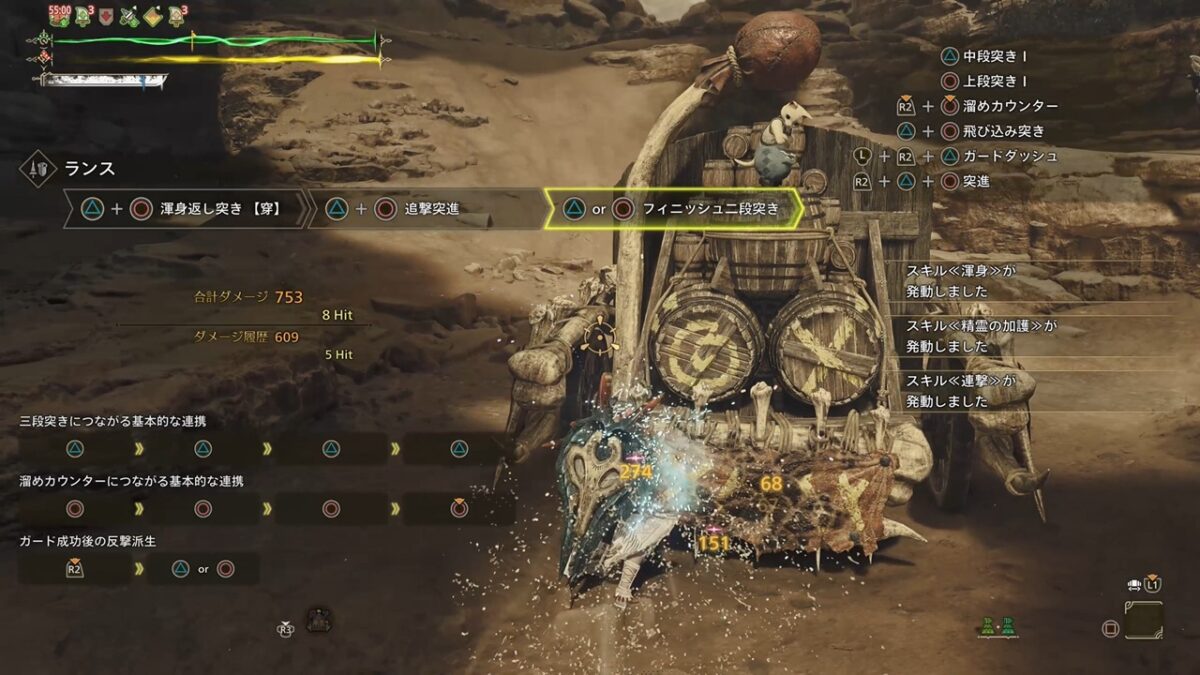Viewport: 1200px width, 675px height.
Task: Click the green paired hunter icons
Action: coord(998,627)
